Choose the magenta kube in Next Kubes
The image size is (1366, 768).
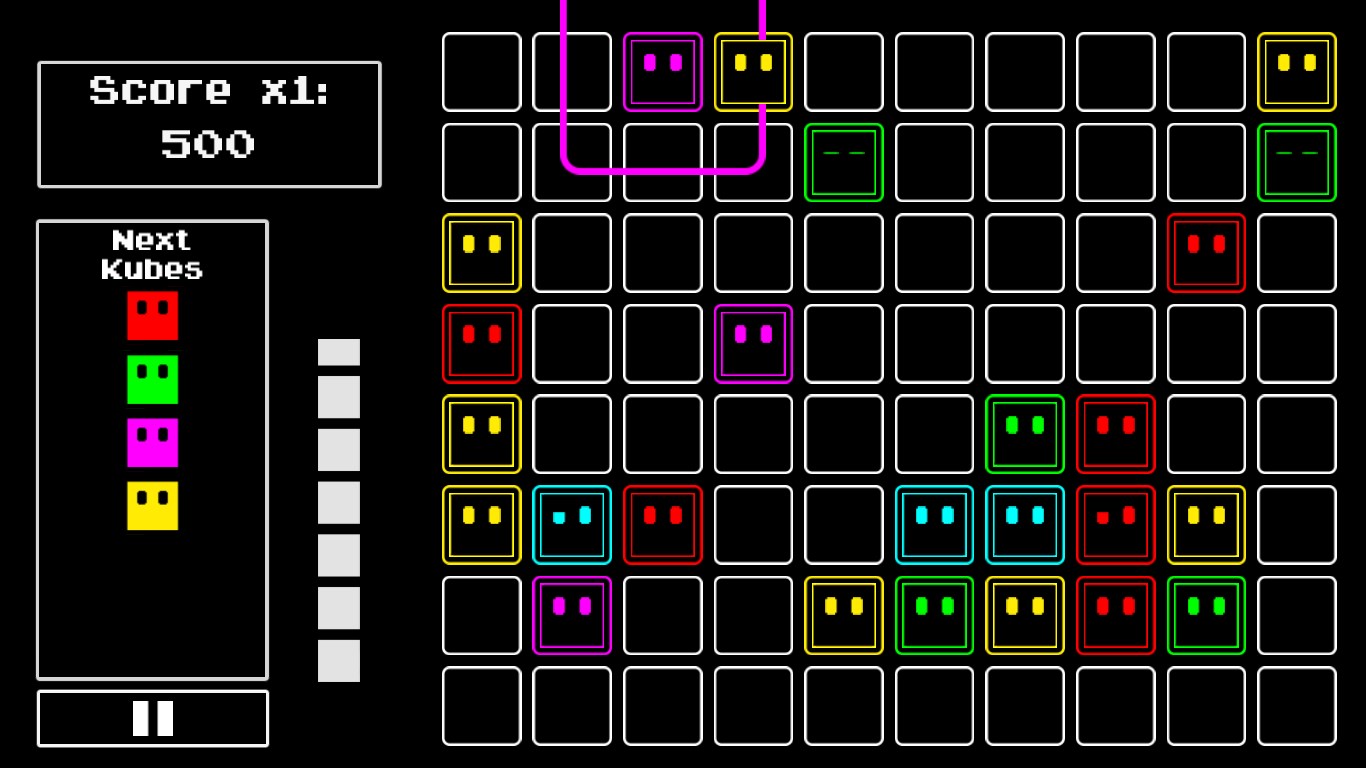click(152, 442)
